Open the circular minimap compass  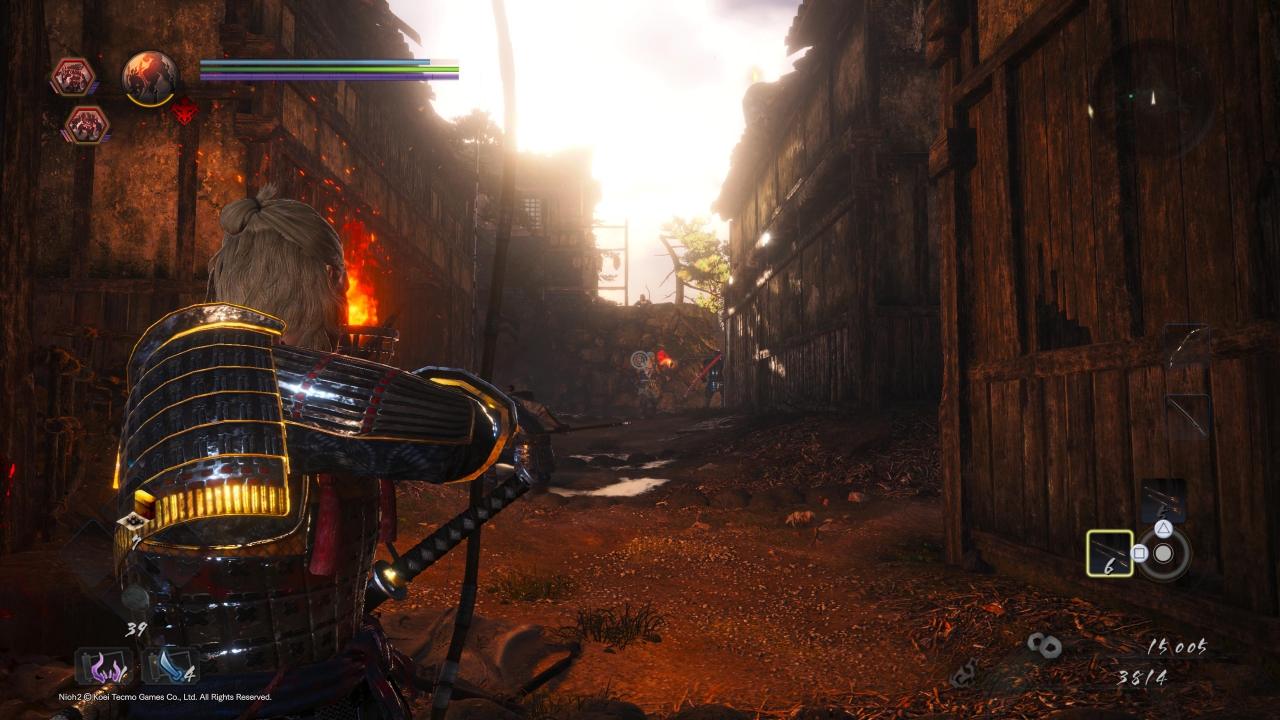[x=1151, y=98]
